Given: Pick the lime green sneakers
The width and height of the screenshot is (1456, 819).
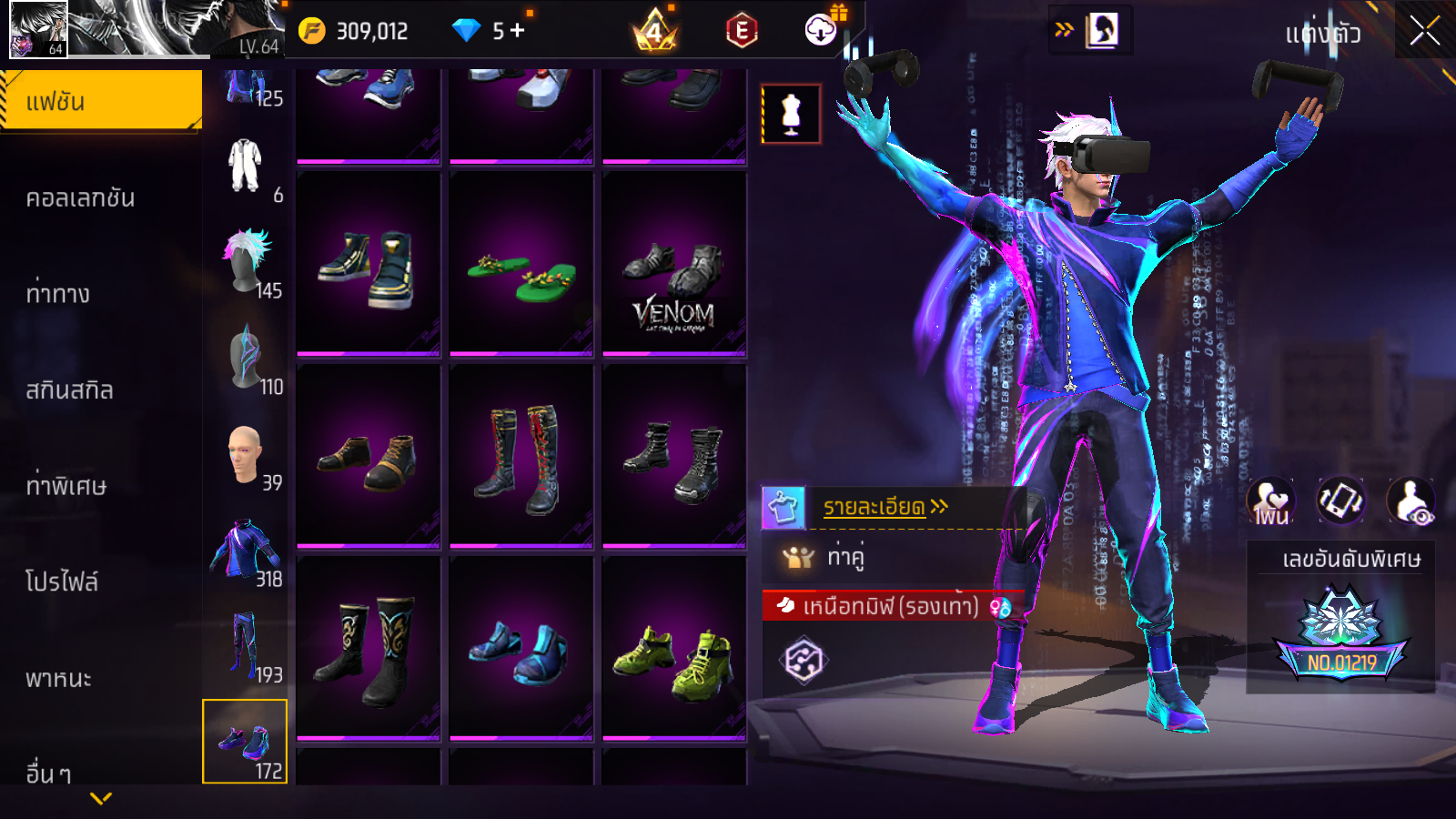Looking at the screenshot, I should coord(674,649).
